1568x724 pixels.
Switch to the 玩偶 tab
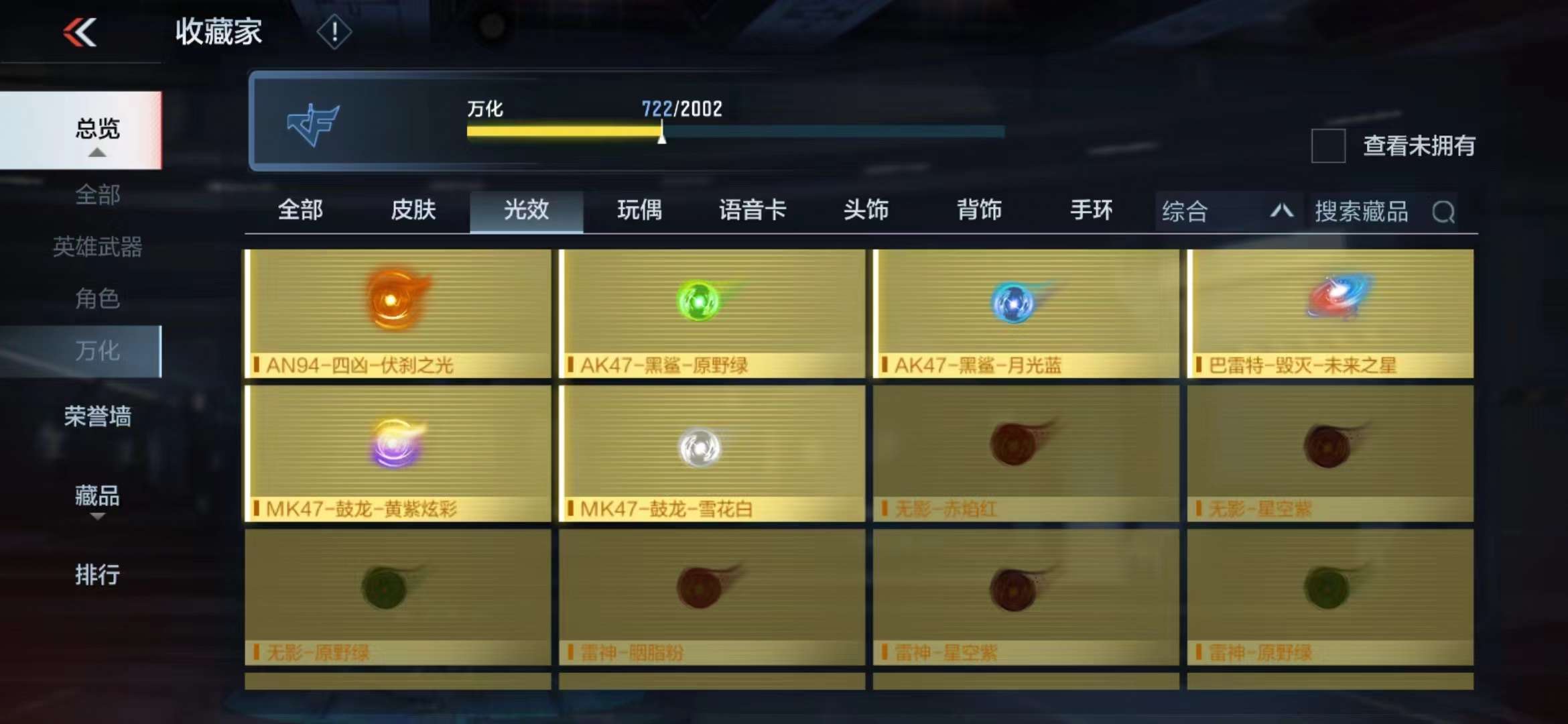click(x=639, y=210)
